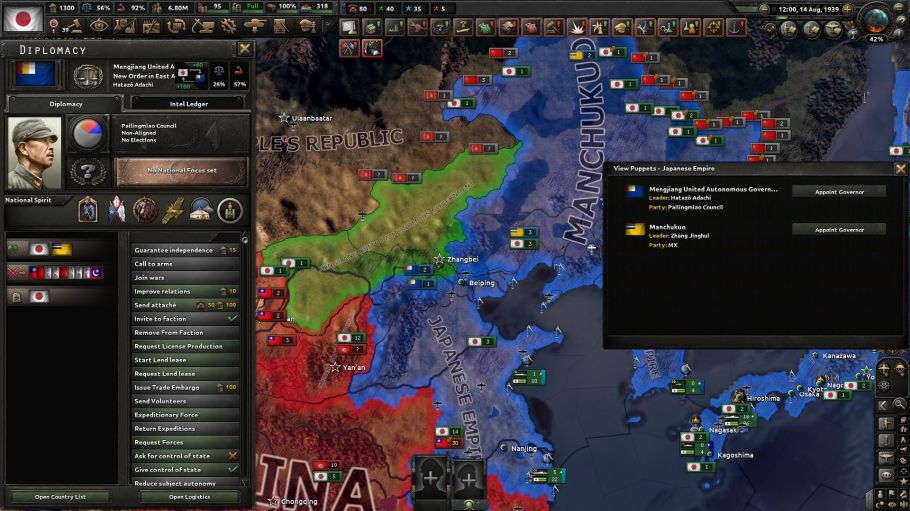Appoint Governor for Mengjiang United Autonomous Government

point(838,191)
